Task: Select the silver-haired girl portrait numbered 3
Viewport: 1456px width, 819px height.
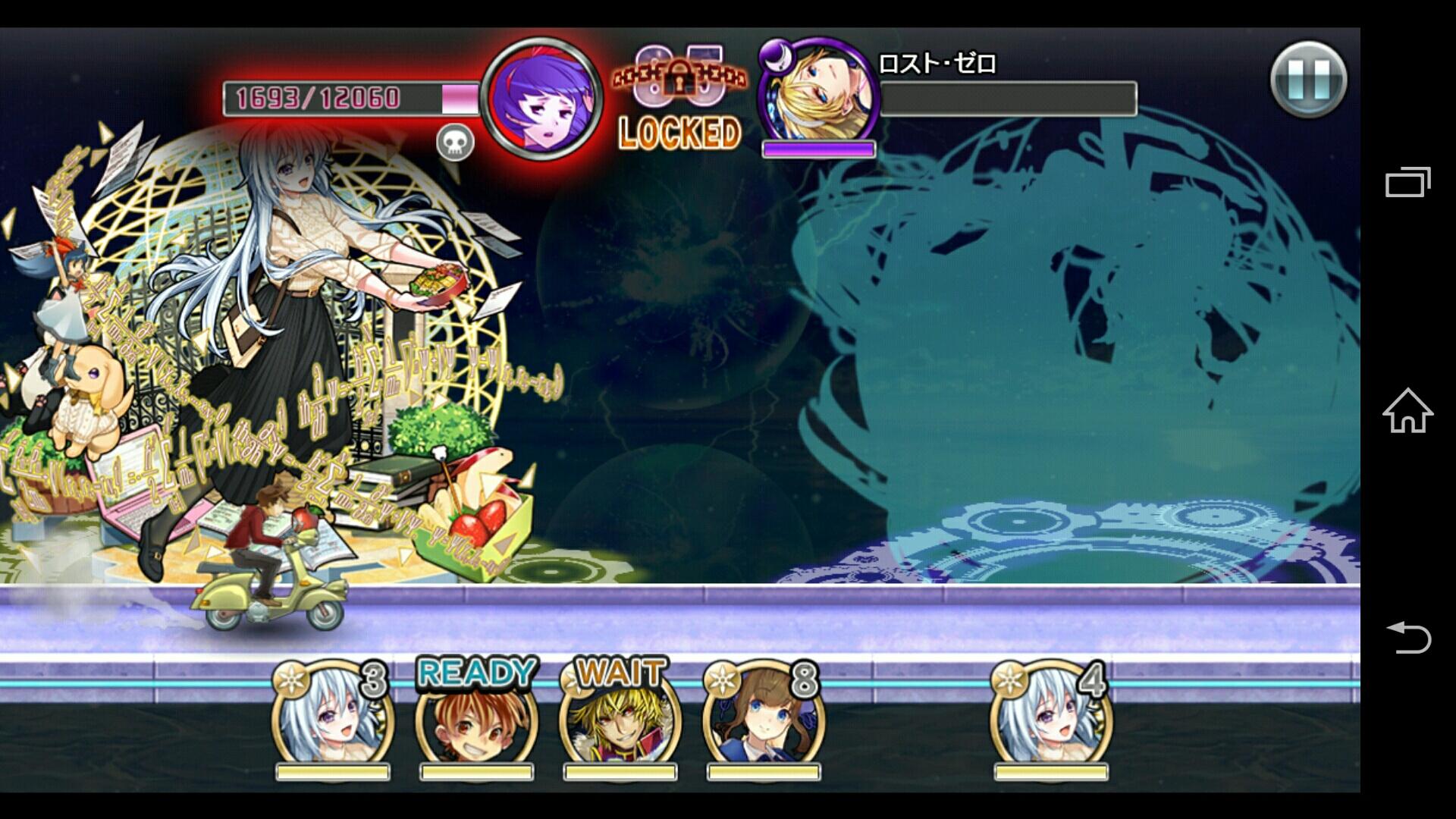Action: 332,717
